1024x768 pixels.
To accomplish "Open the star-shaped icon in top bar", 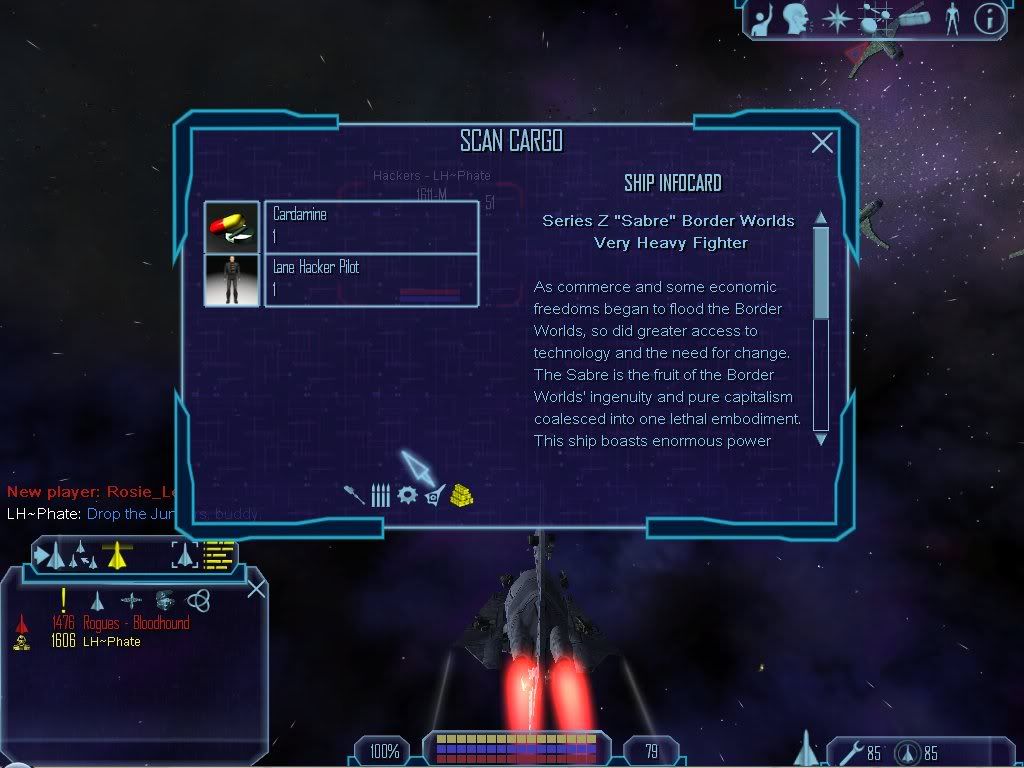I will click(x=835, y=18).
